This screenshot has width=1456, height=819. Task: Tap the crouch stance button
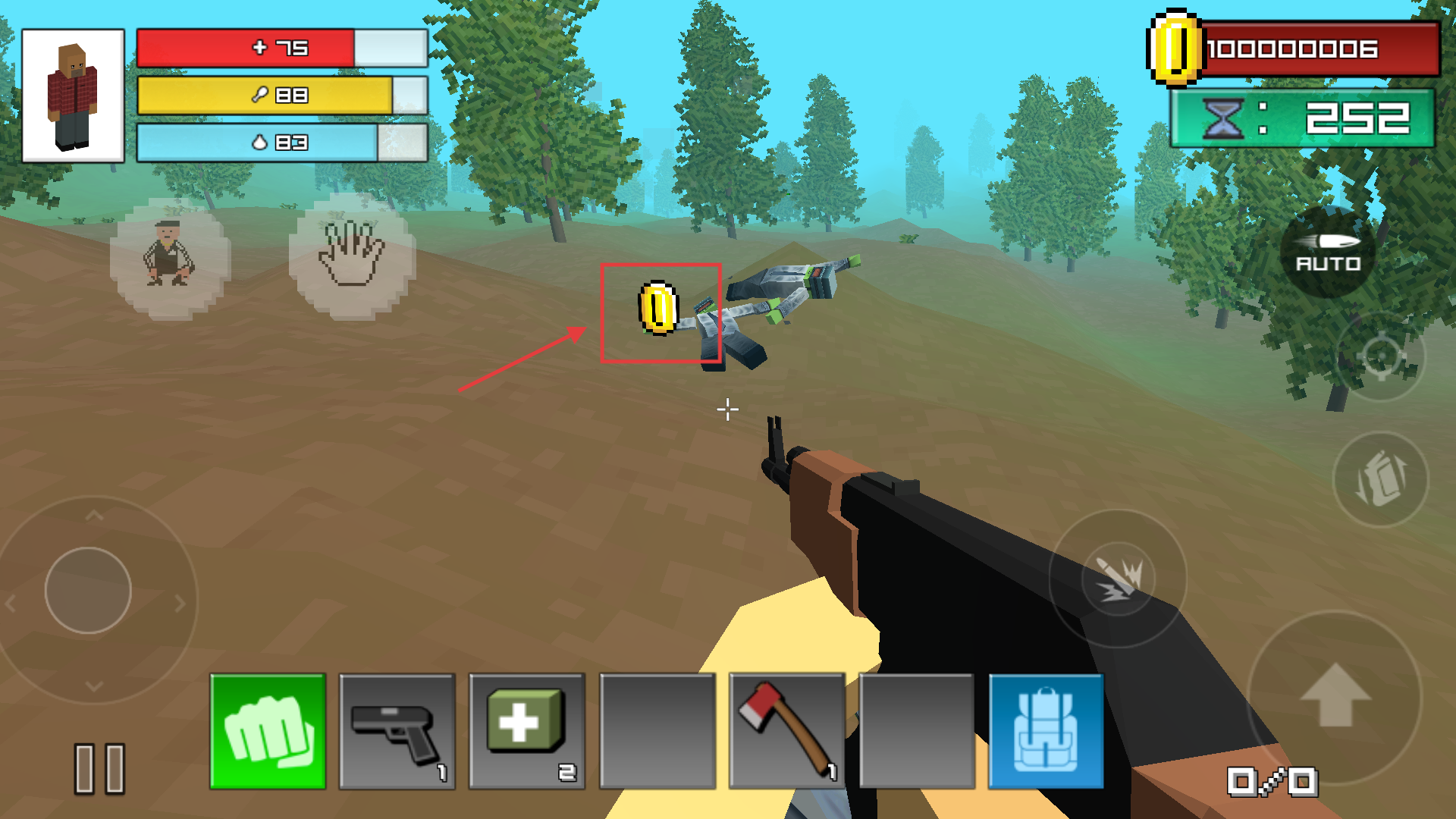point(170,258)
